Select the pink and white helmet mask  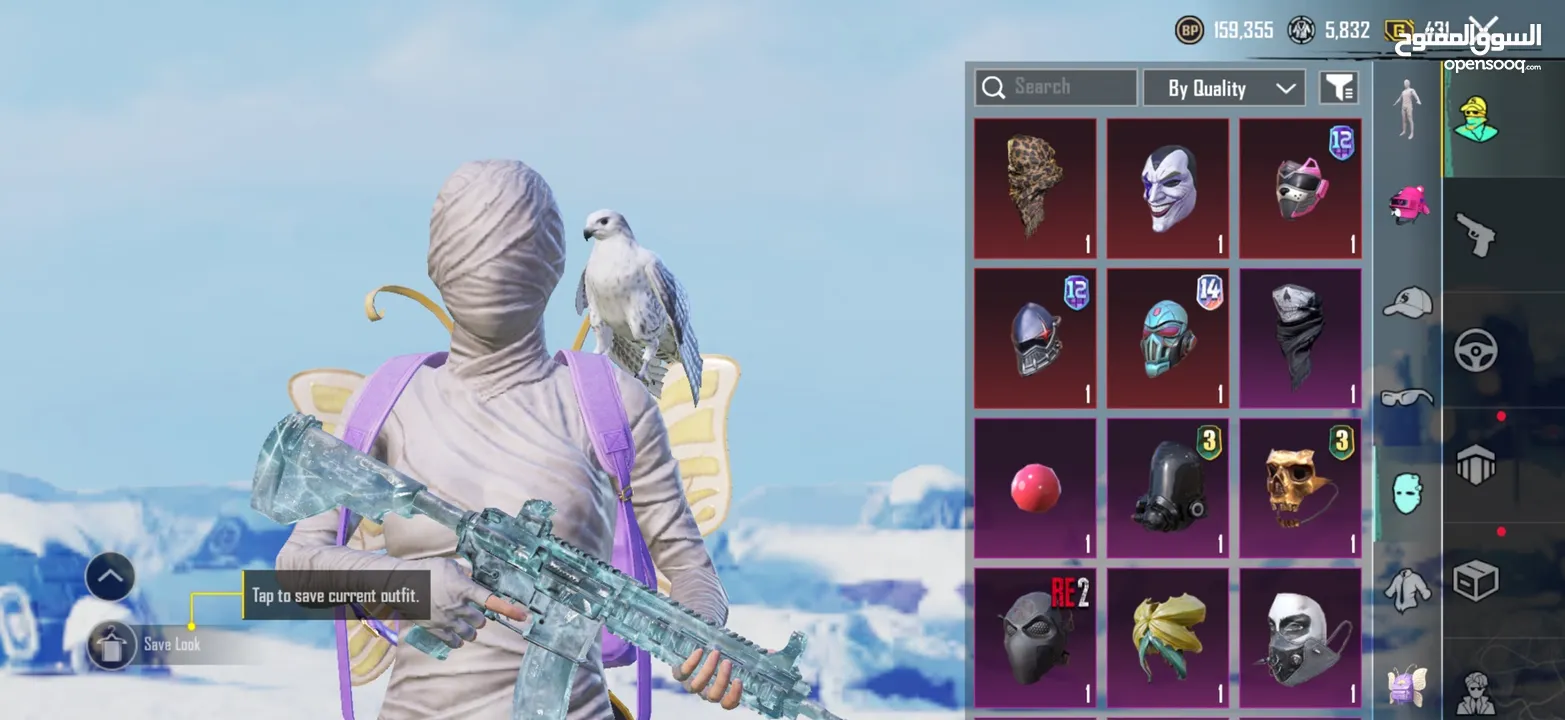pos(1300,188)
